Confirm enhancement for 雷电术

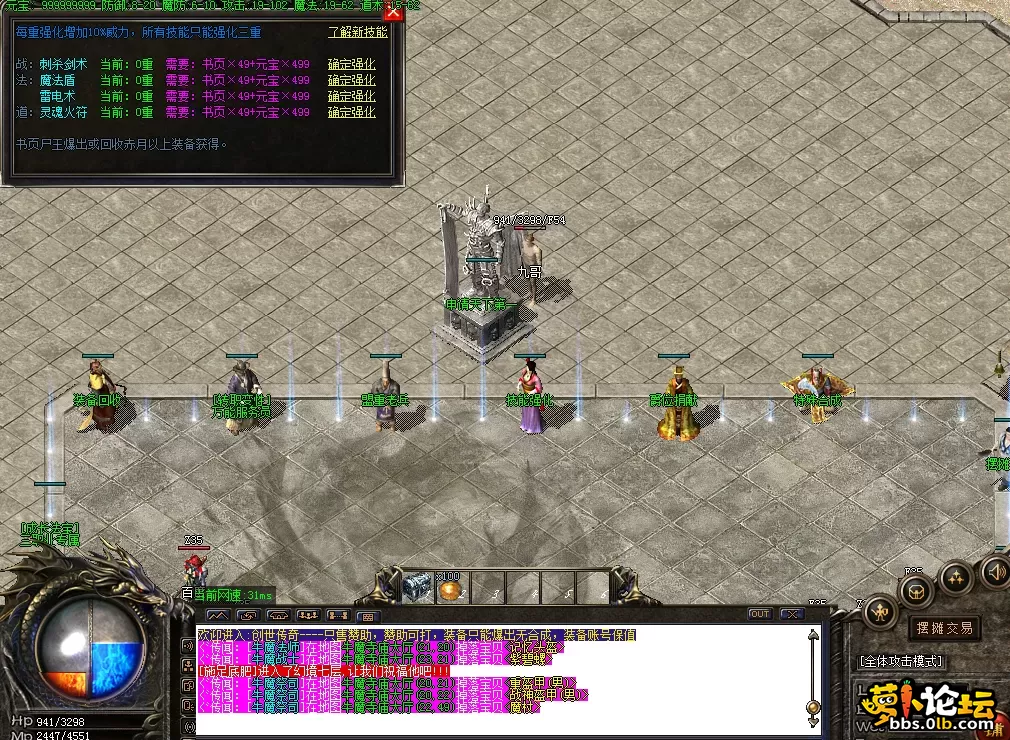tap(351, 96)
